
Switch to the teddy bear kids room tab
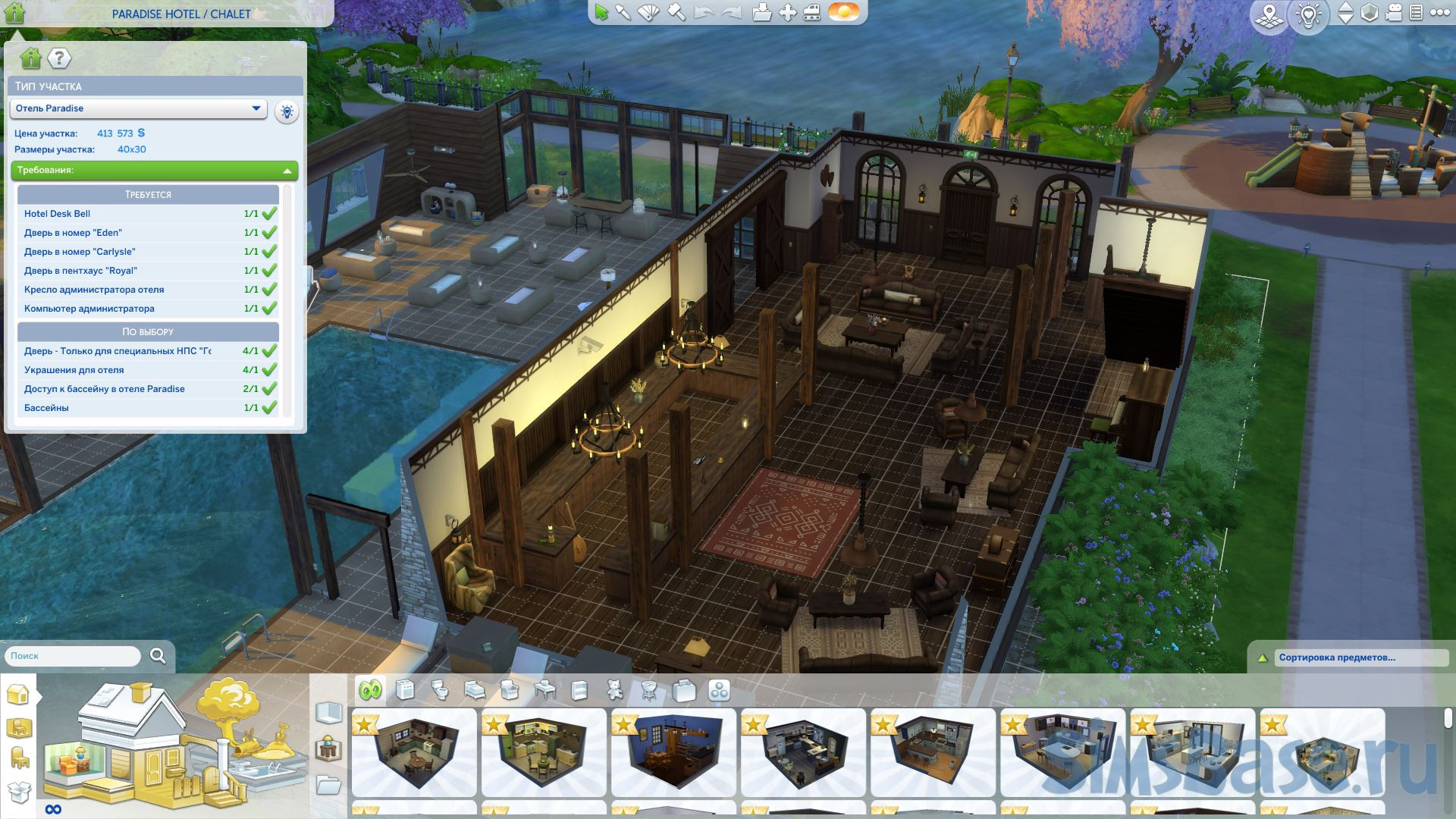tap(615, 690)
